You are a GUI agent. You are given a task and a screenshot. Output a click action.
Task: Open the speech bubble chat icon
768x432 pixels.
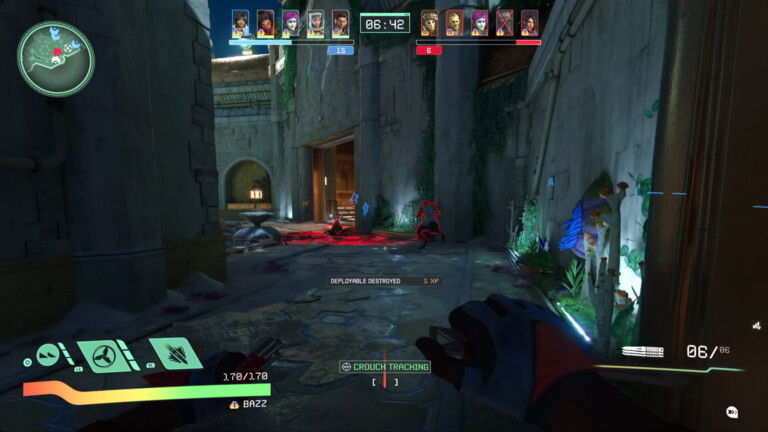point(733,412)
